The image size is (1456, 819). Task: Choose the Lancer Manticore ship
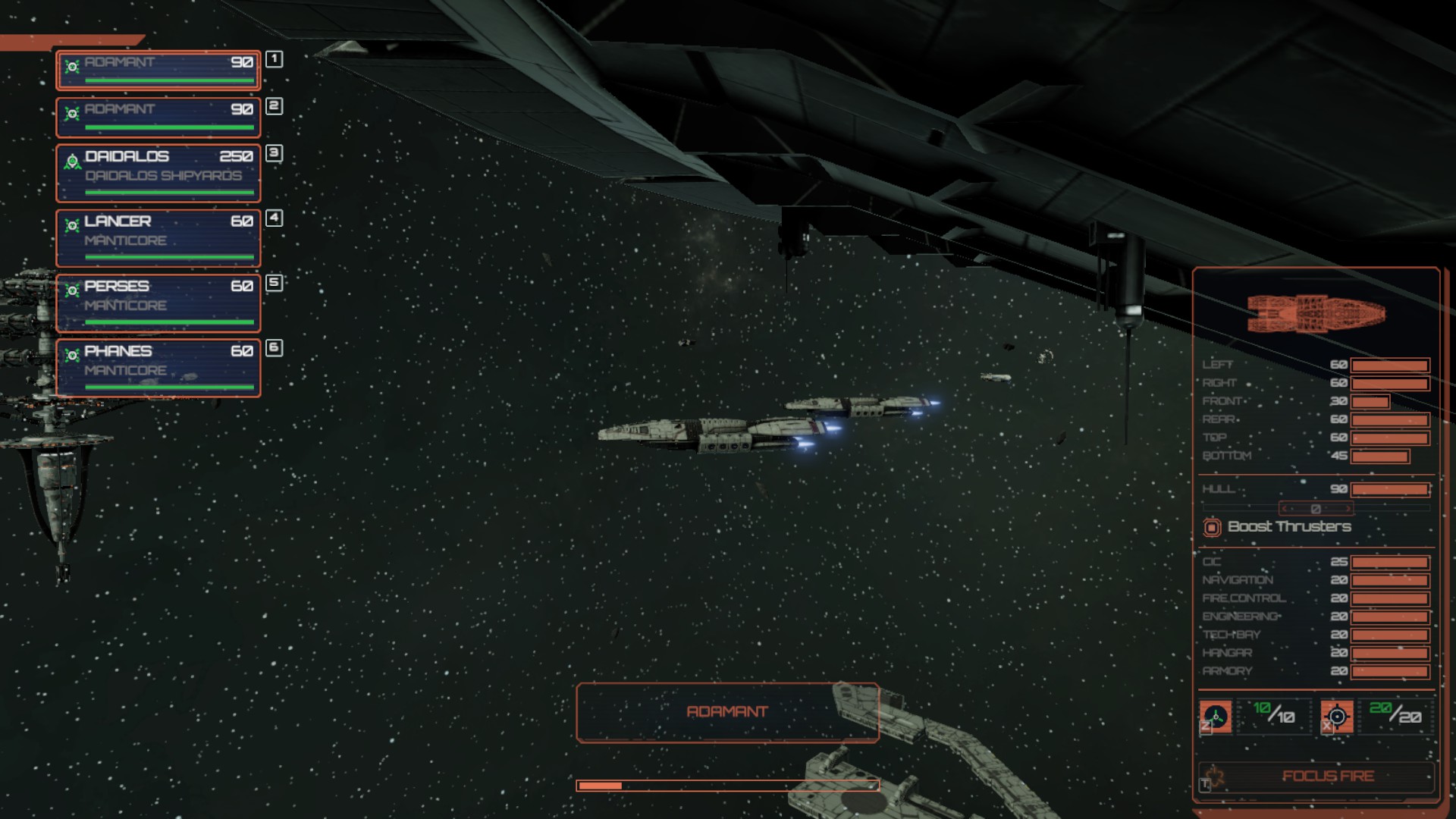(x=158, y=238)
